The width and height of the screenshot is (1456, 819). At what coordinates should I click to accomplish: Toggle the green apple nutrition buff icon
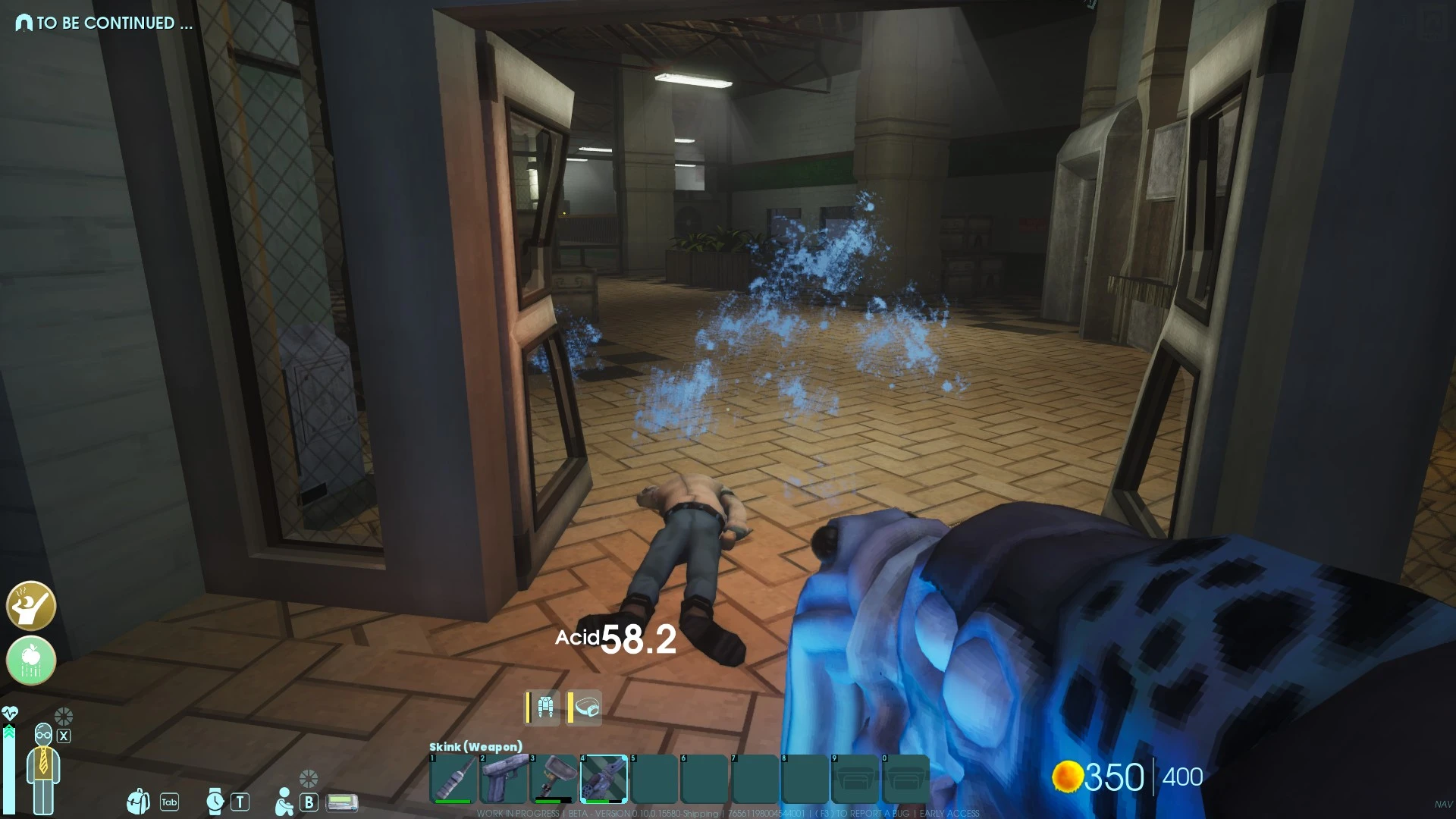(30, 661)
